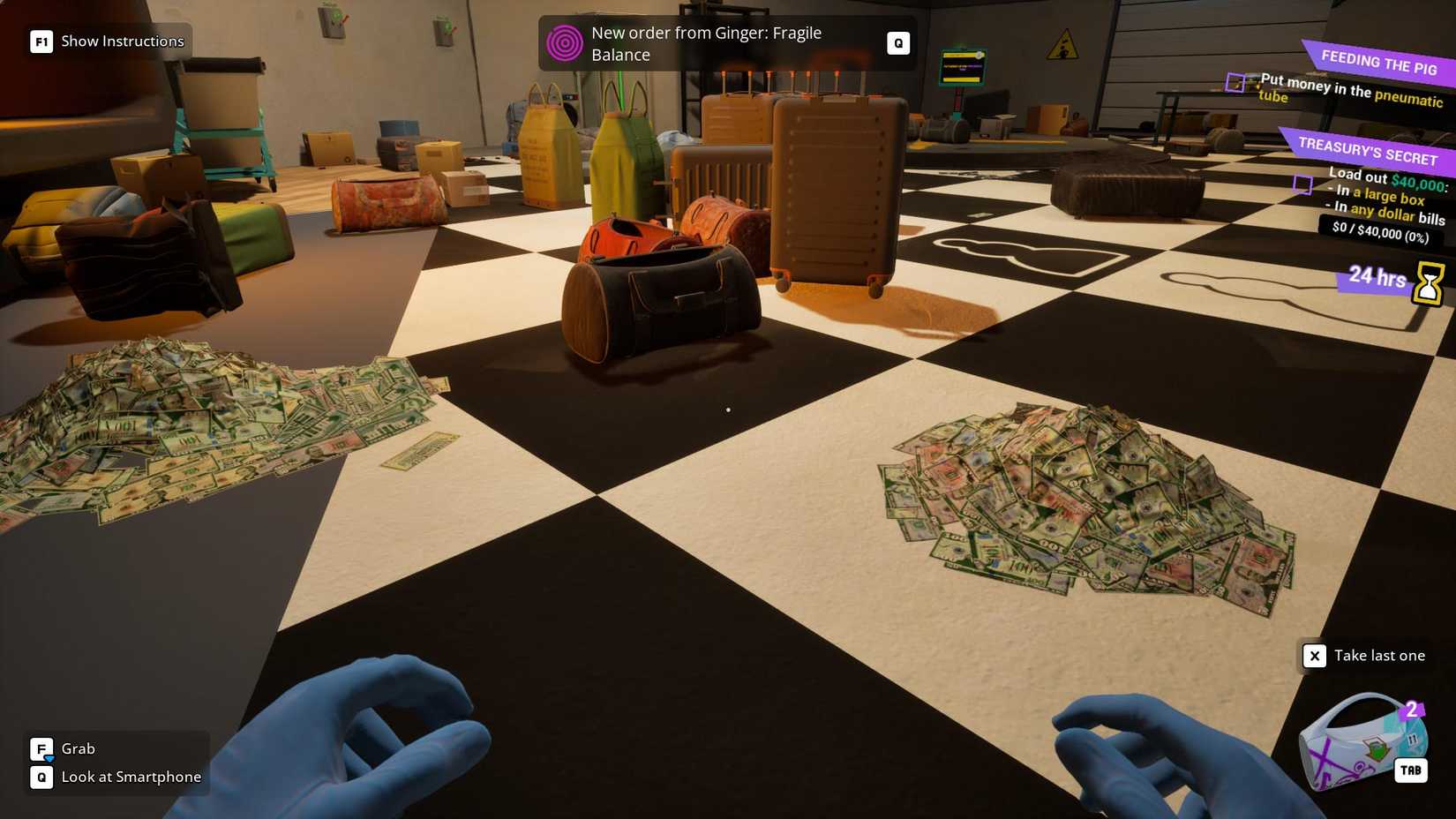1456x819 pixels.
Task: Click the TAB key badge on the handbag
Action: tap(1411, 770)
